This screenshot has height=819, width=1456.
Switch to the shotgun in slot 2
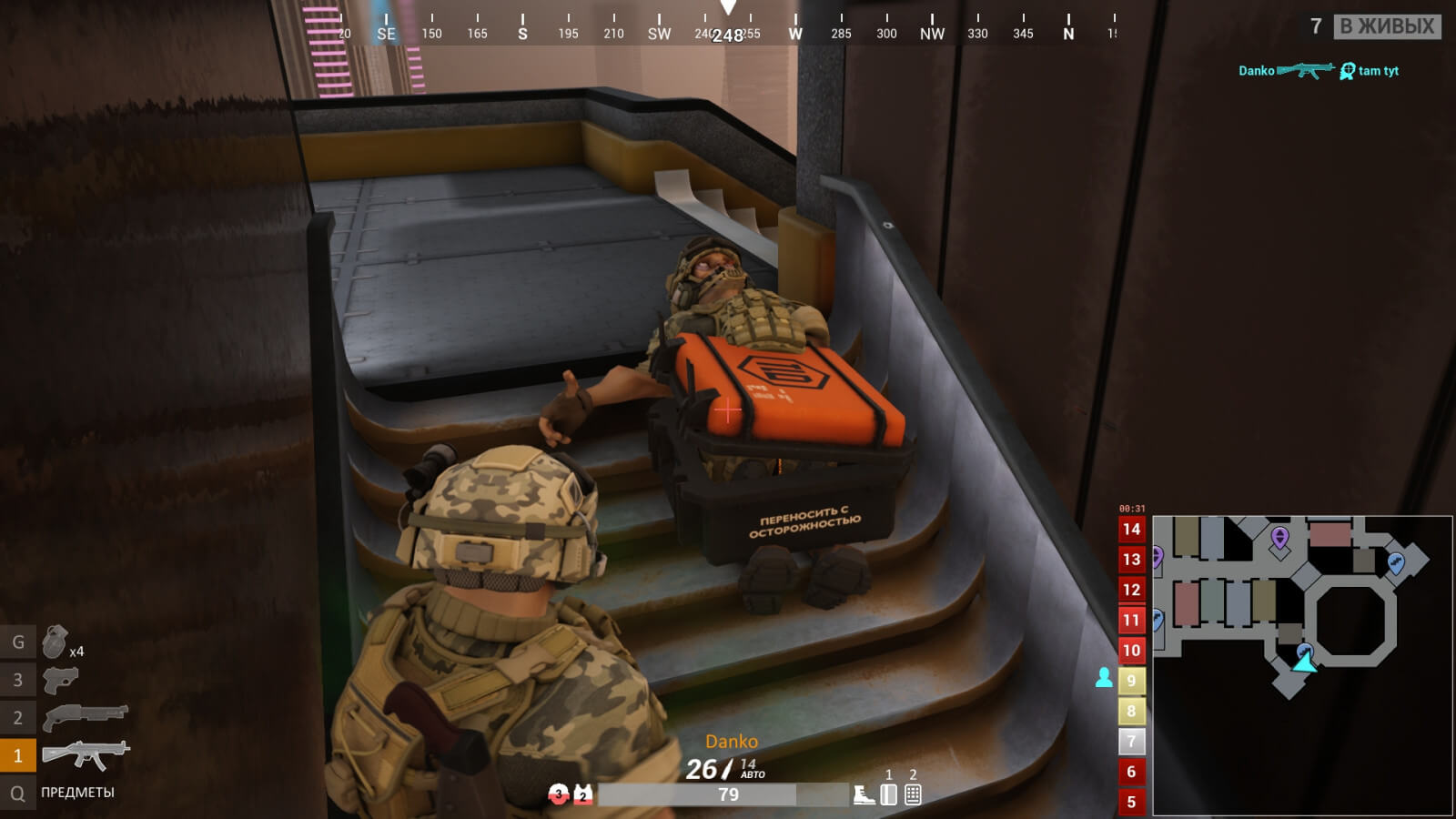(x=86, y=717)
